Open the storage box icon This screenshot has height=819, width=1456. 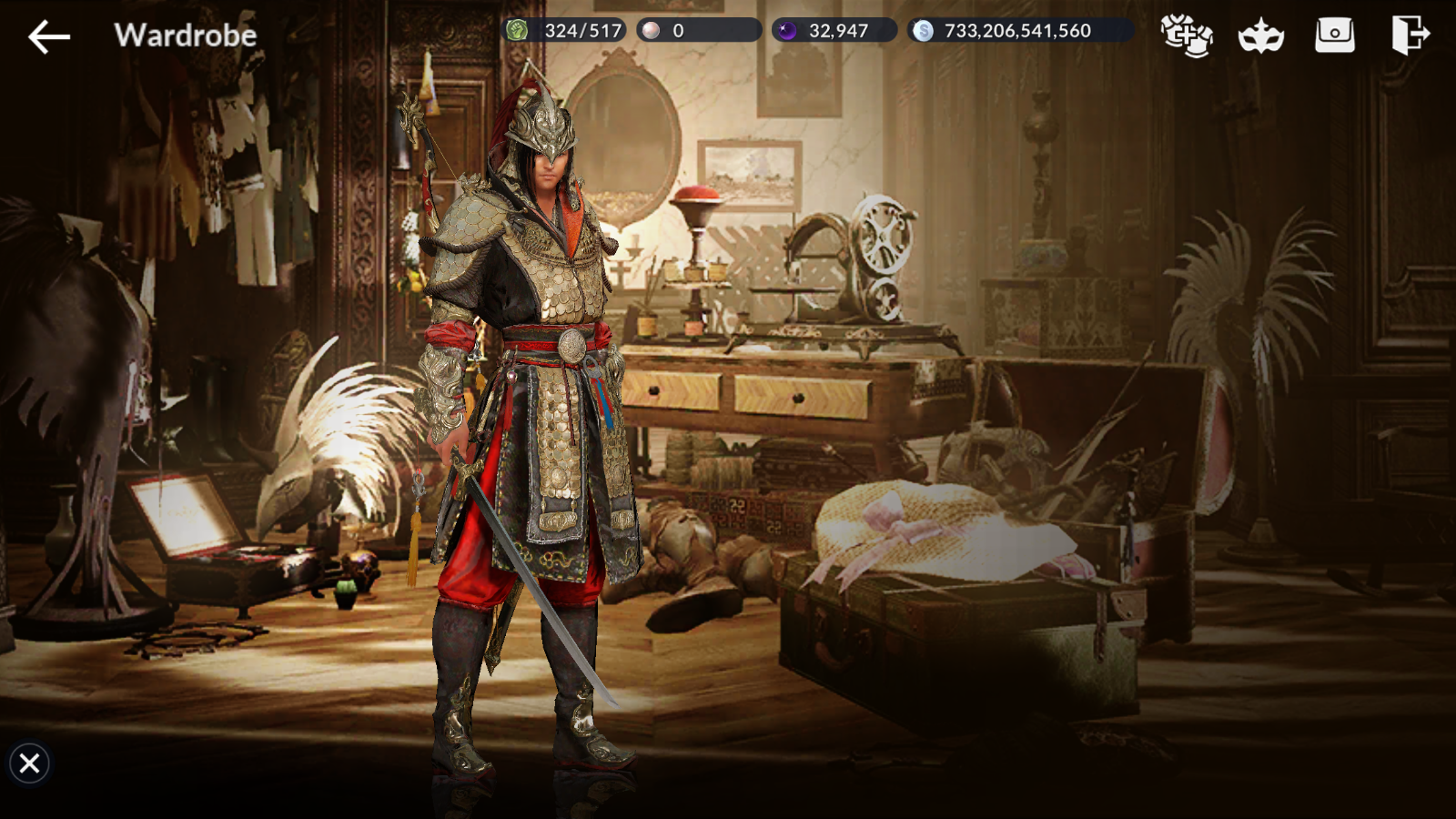[x=1334, y=35]
